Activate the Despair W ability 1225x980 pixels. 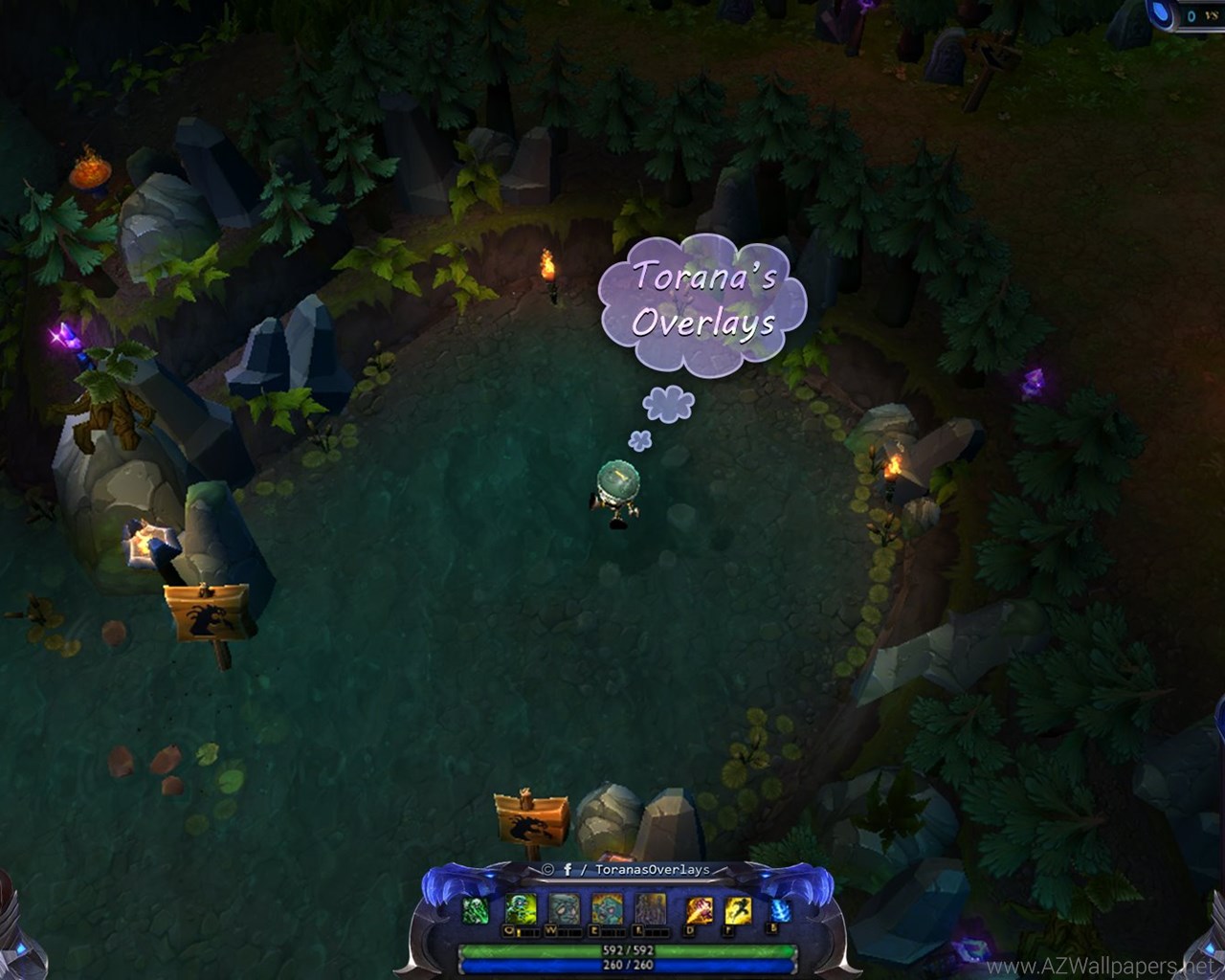564,908
